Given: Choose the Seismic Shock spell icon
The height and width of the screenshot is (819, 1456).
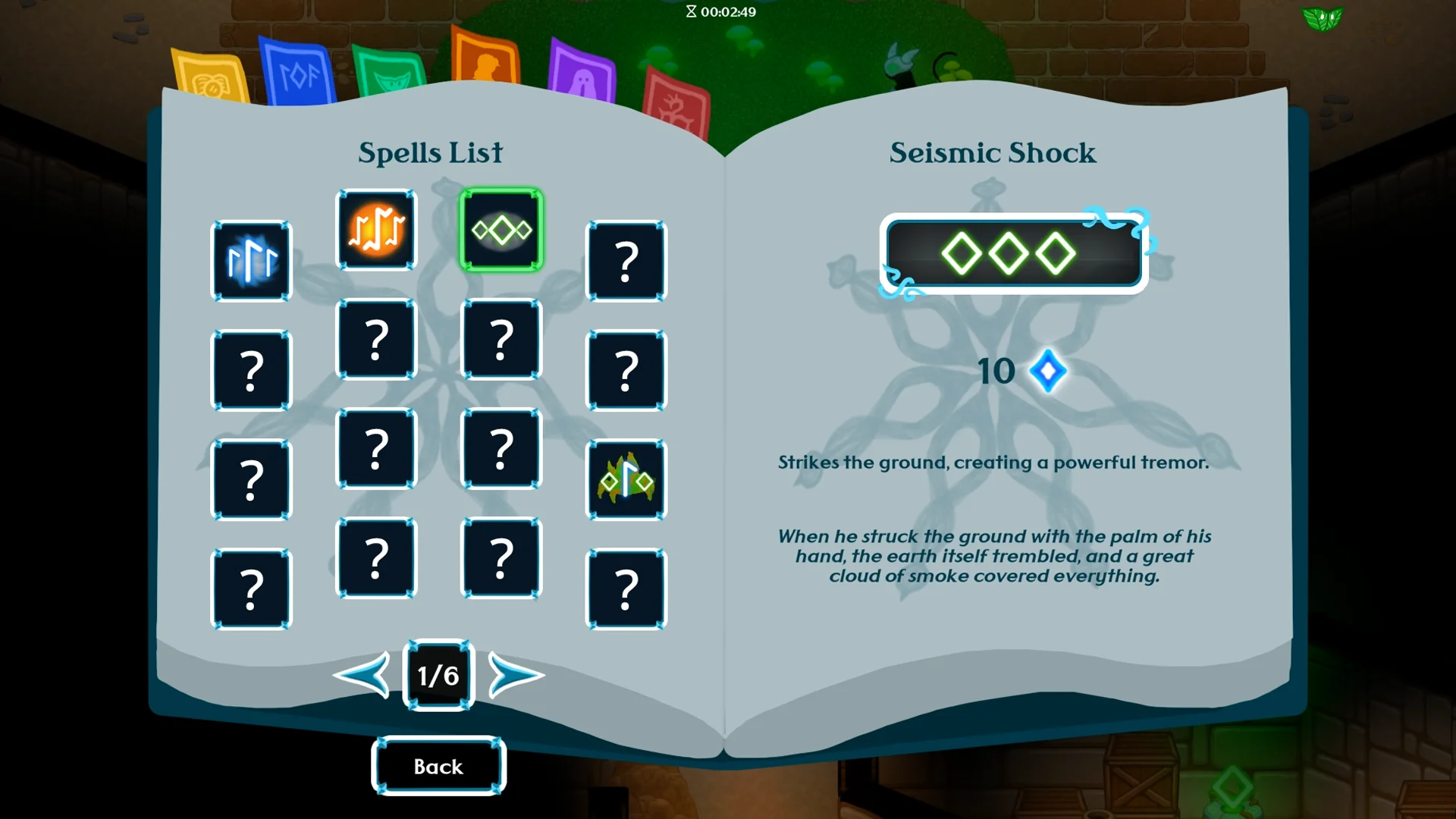Looking at the screenshot, I should point(501,230).
